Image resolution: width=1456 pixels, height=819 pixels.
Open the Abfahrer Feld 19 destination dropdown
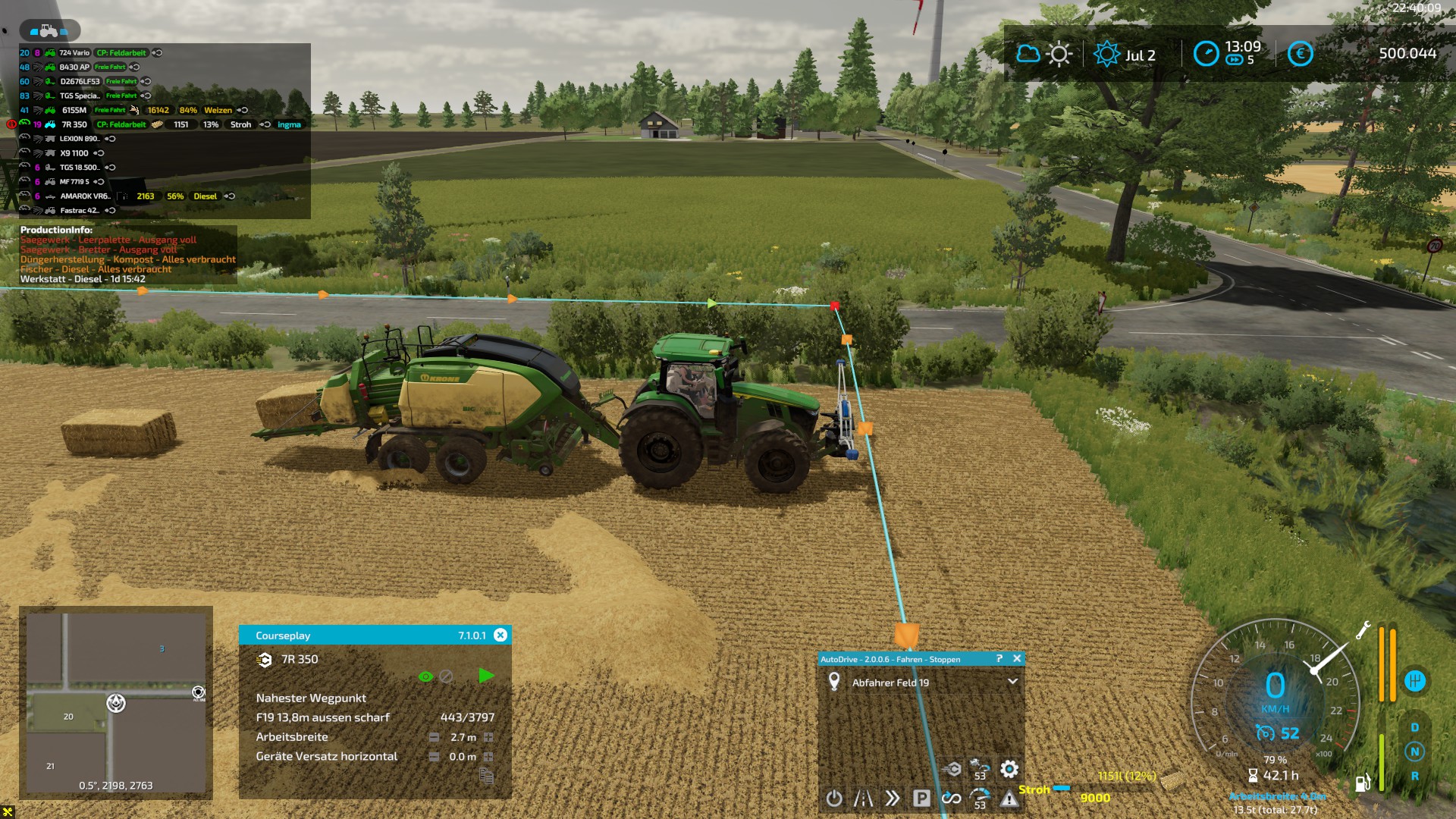tap(1012, 682)
